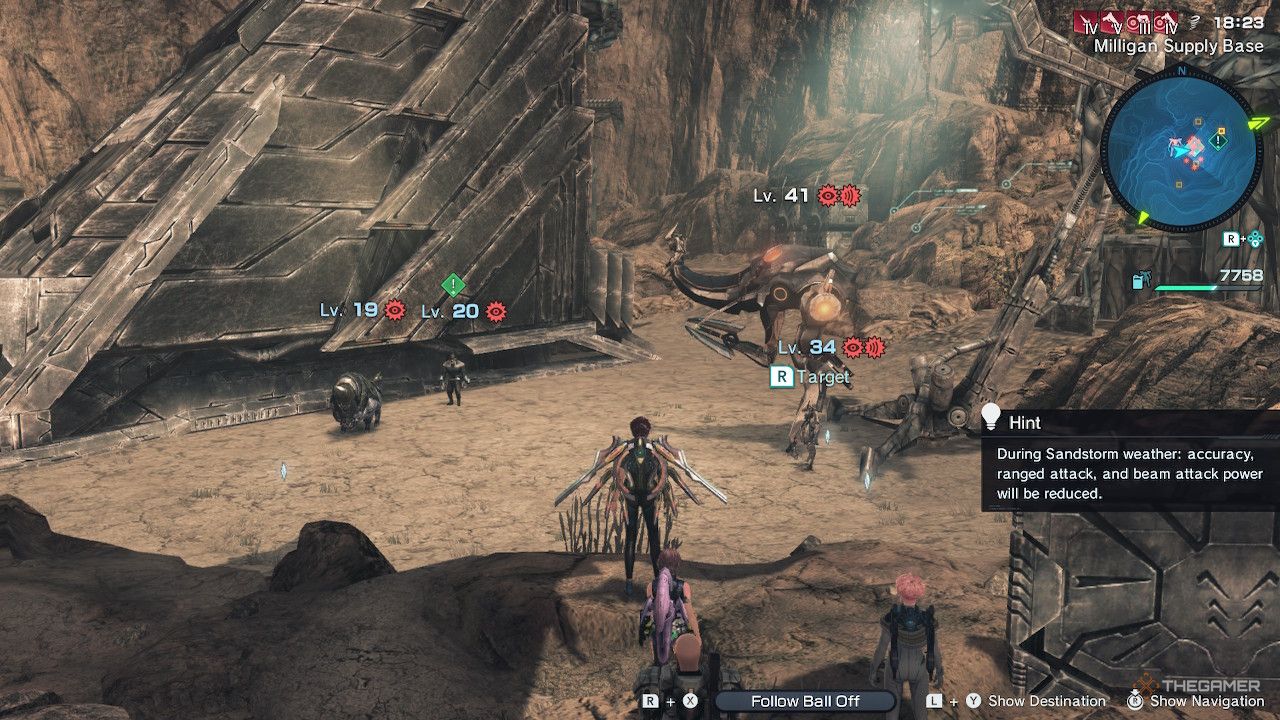The width and height of the screenshot is (1280, 720).
Task: Select the Follow Ball Off button
Action: [x=805, y=701]
